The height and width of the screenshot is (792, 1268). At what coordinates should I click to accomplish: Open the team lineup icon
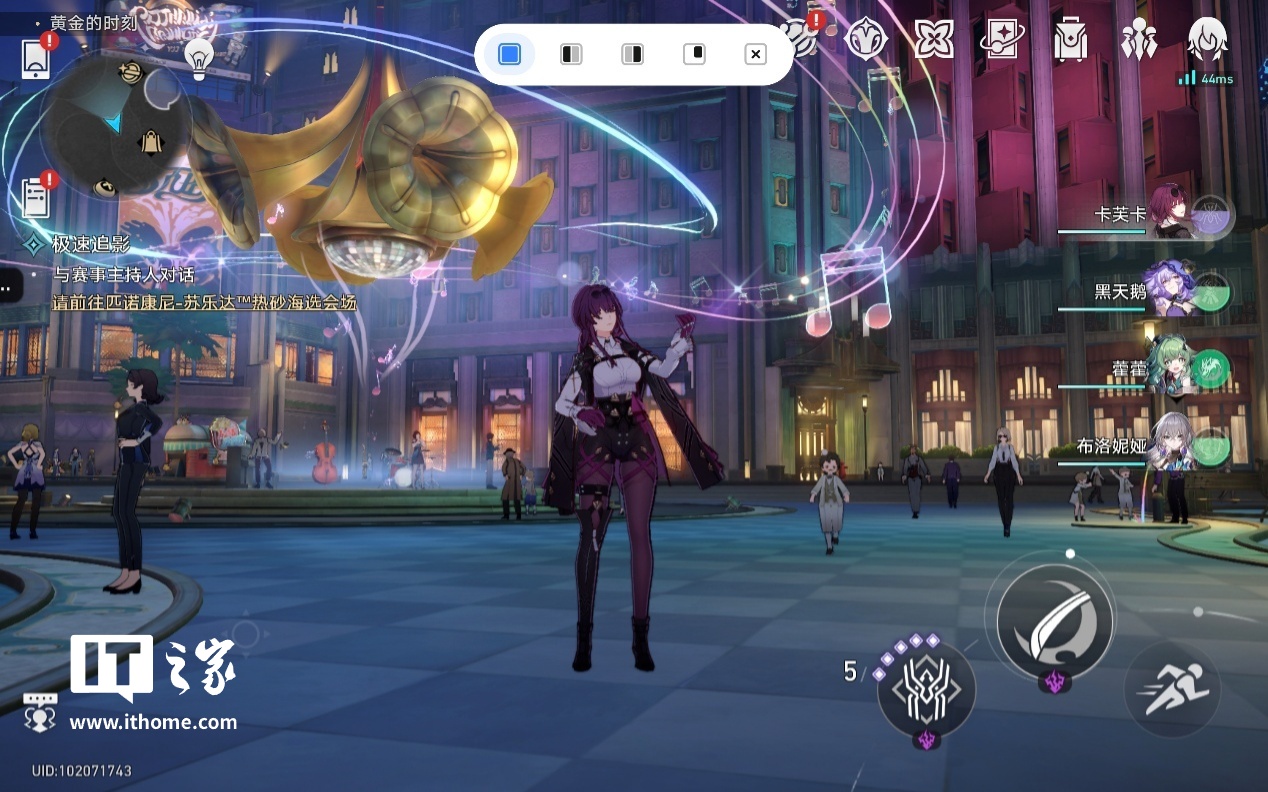pyautogui.click(x=1138, y=40)
